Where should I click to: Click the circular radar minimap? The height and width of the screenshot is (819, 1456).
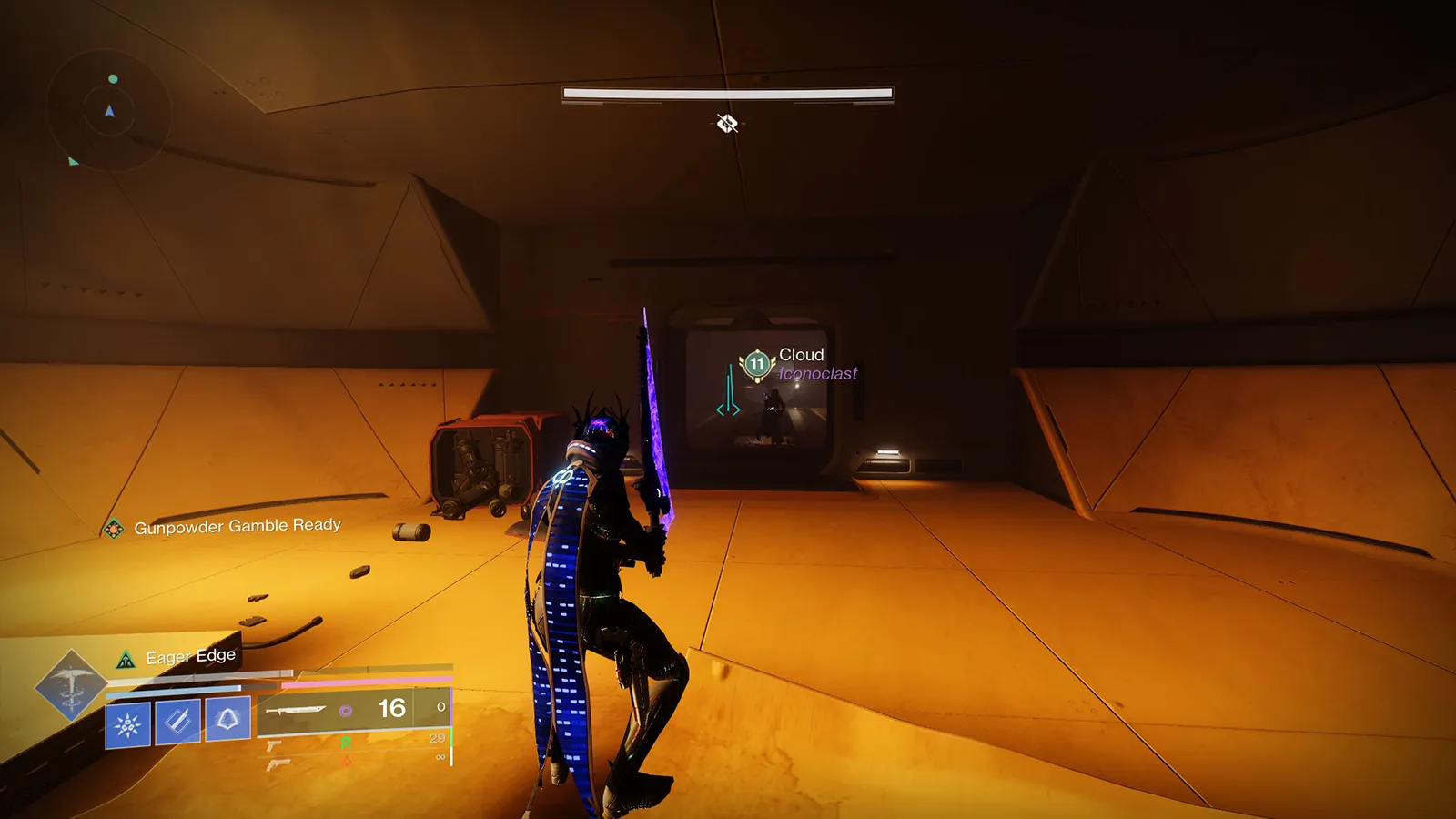(x=109, y=112)
